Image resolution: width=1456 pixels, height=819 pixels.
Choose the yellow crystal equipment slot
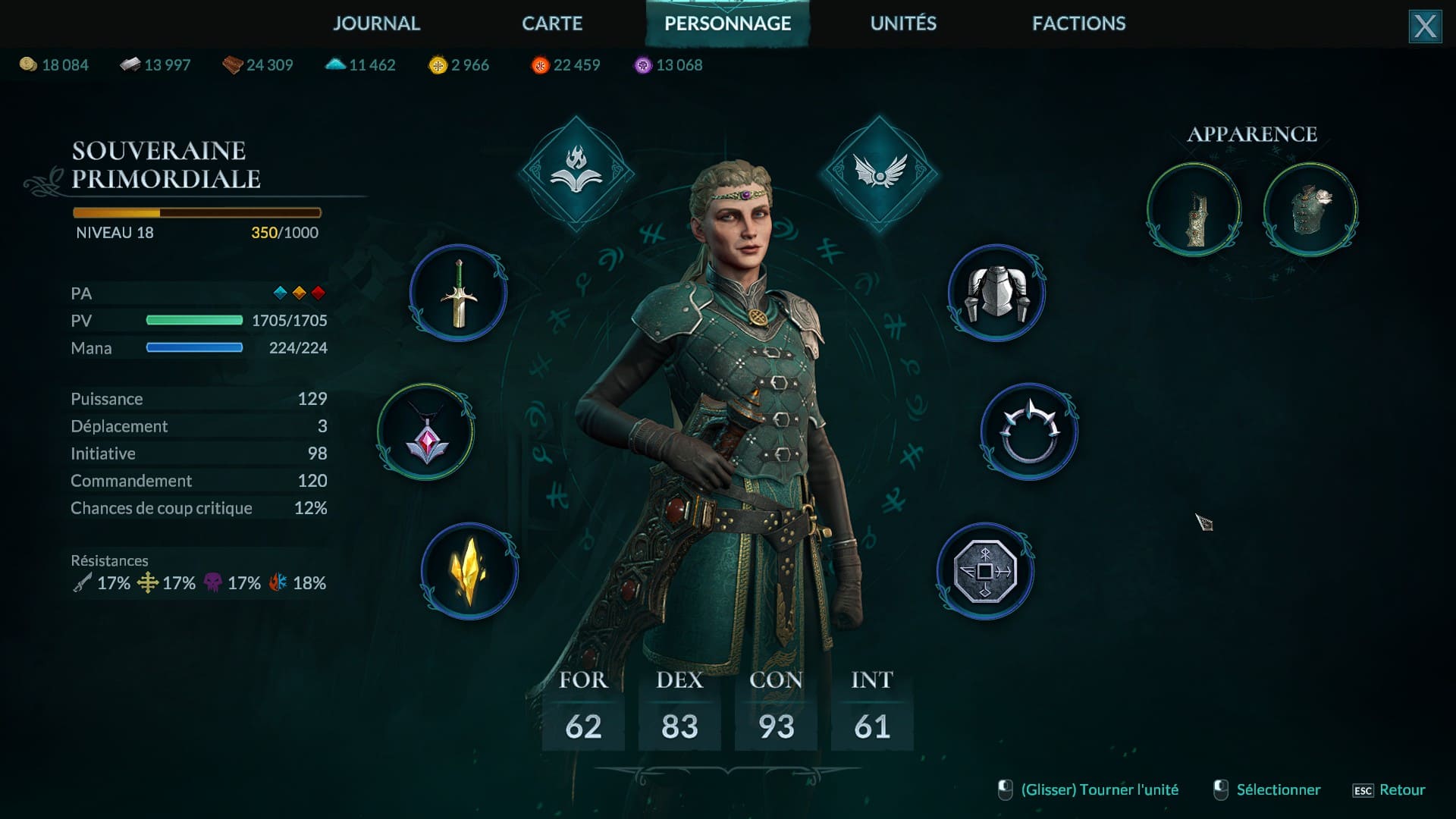pos(469,571)
